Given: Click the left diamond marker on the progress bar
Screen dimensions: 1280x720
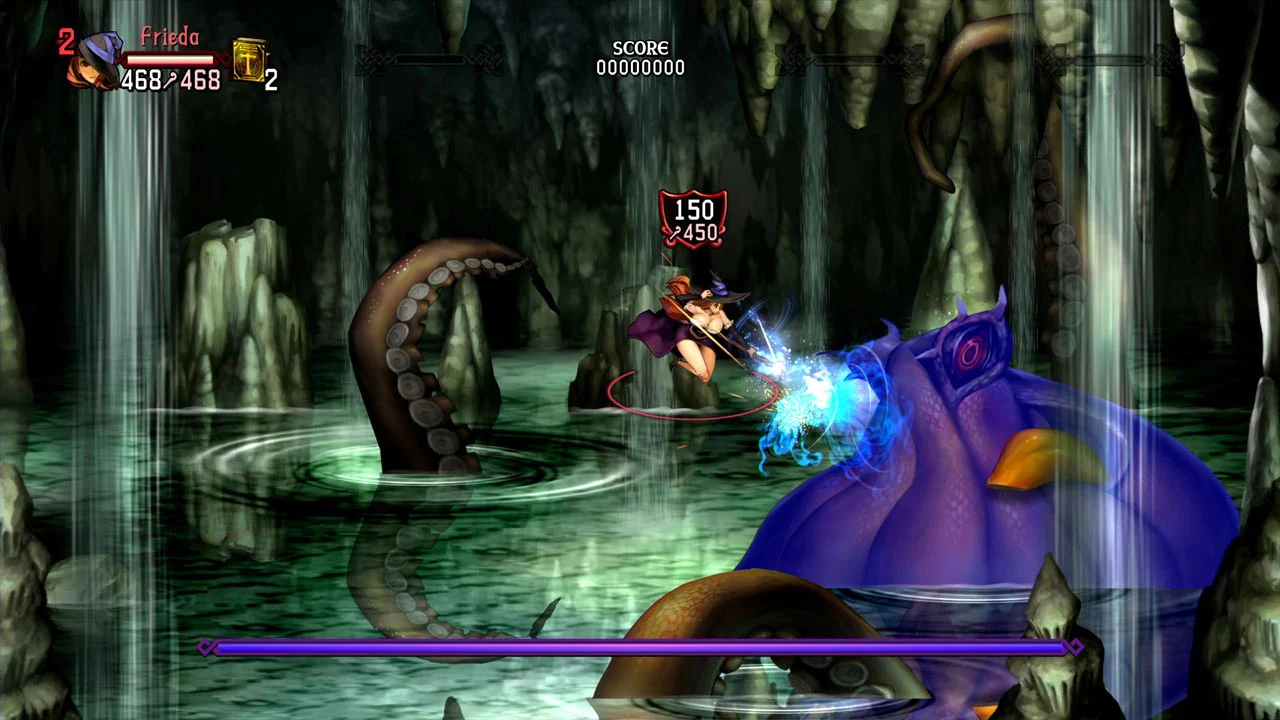Looking at the screenshot, I should point(206,647).
